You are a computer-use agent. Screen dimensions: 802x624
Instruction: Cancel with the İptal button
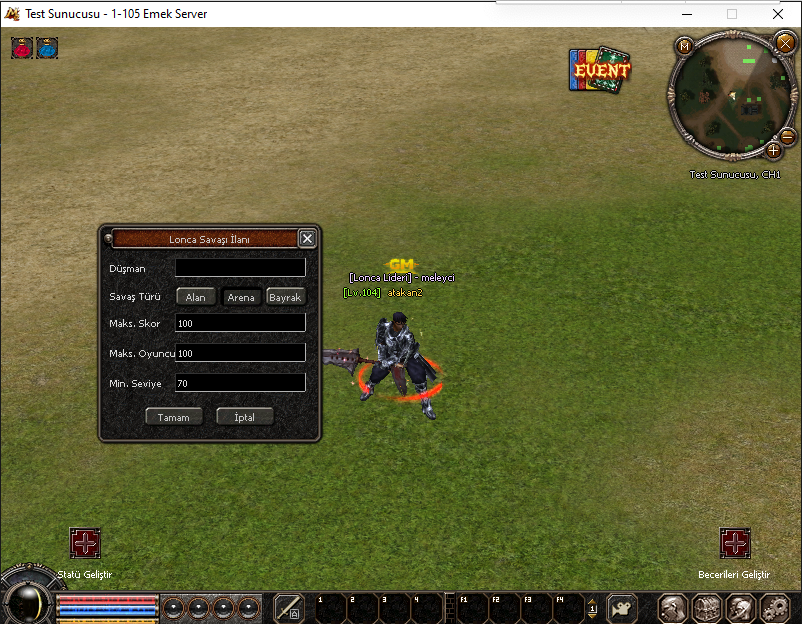pyautogui.click(x=245, y=417)
